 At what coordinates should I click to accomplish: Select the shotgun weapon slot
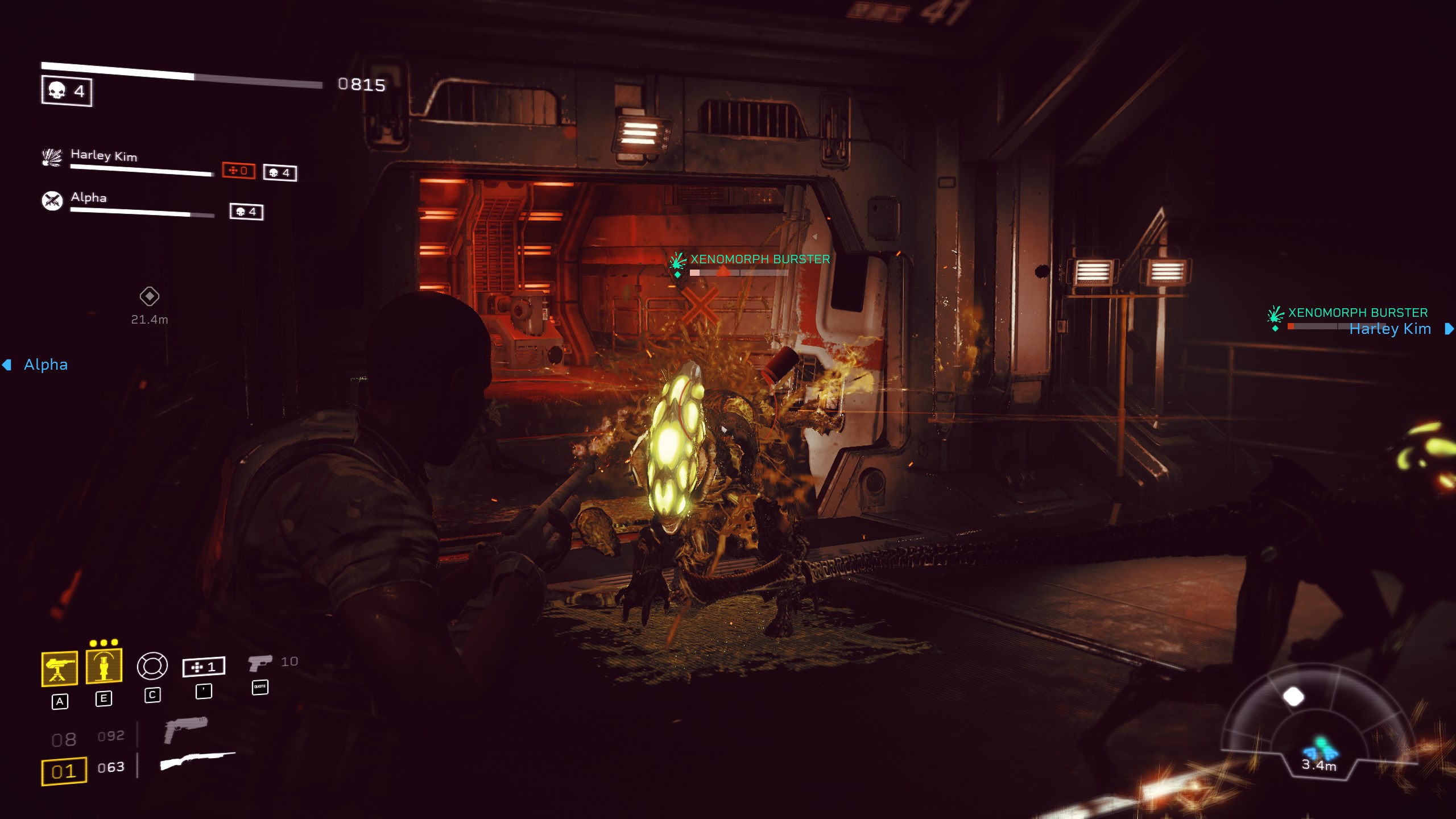197,761
